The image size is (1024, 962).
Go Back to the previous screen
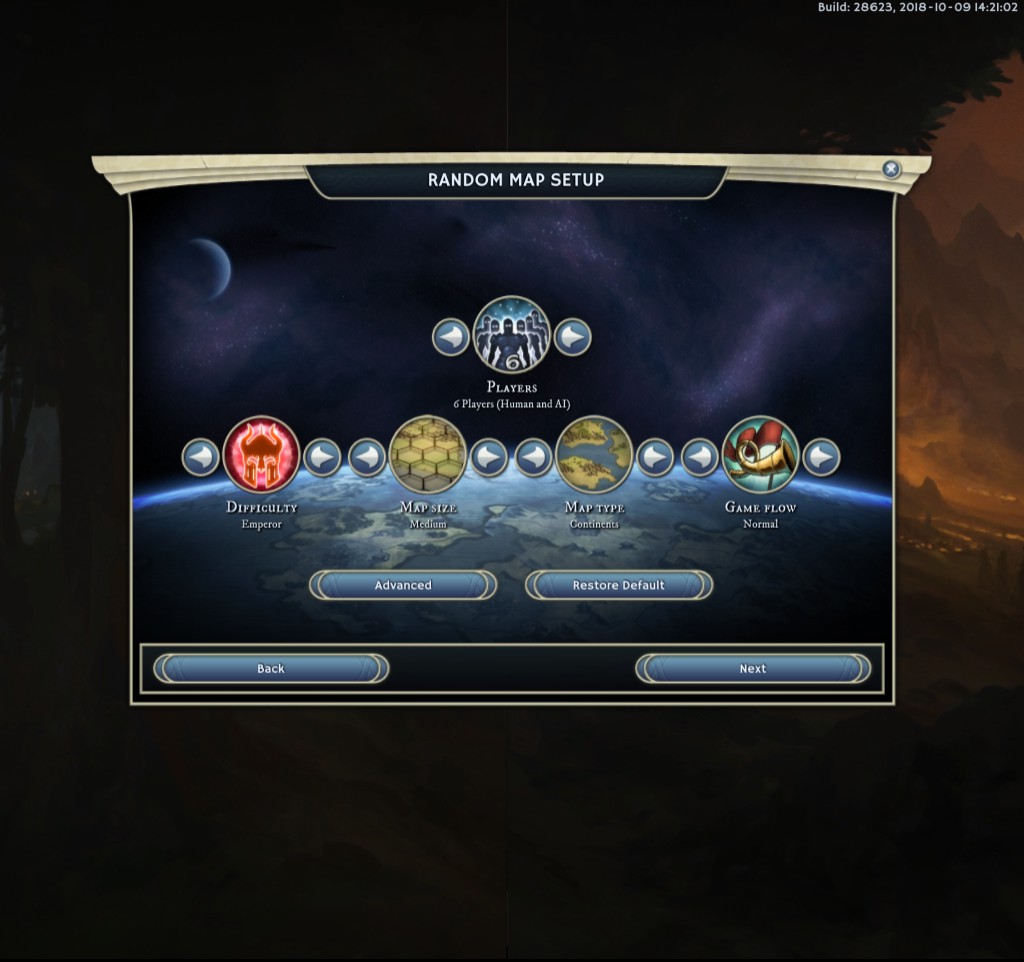tap(270, 669)
